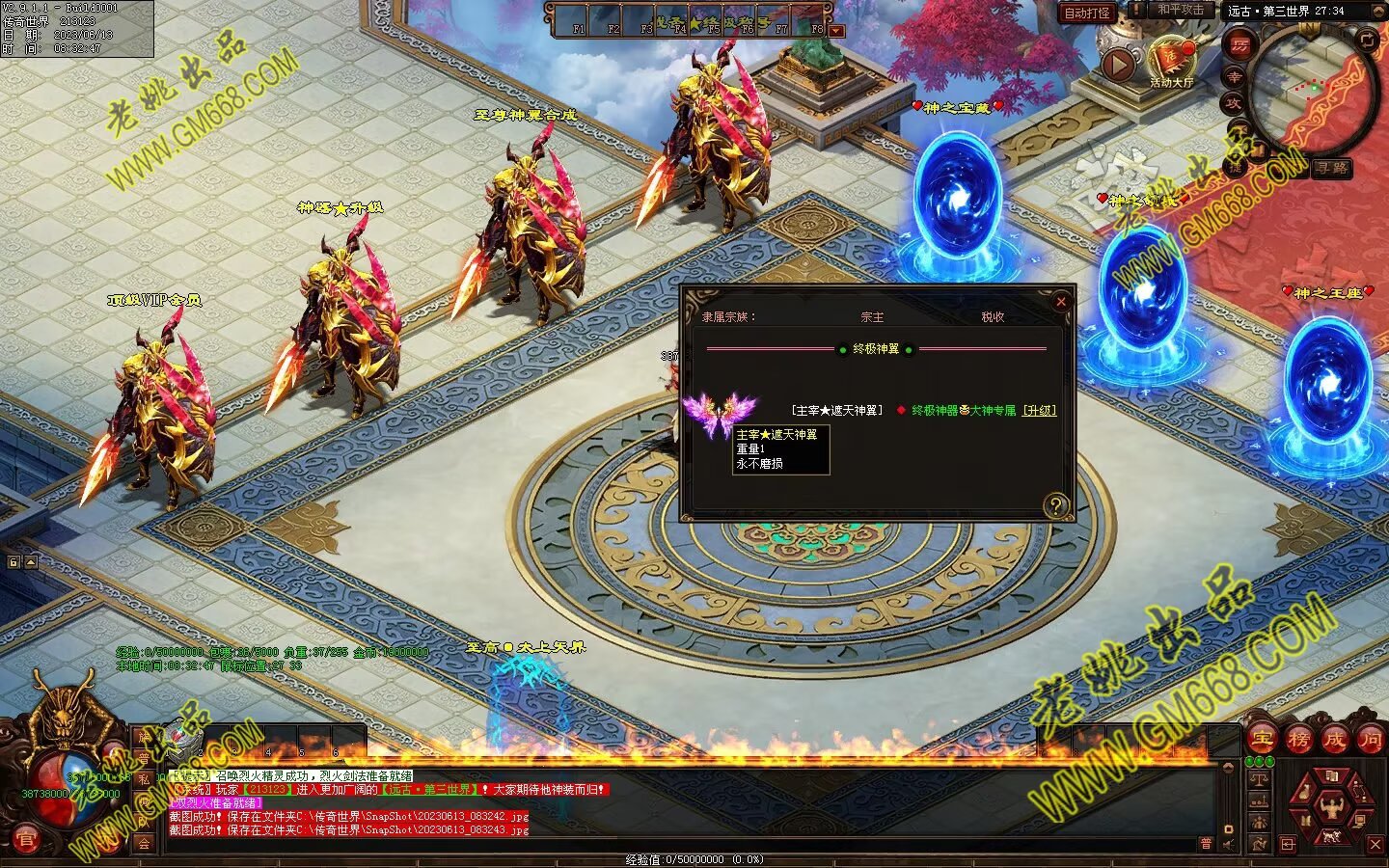
Task: Open the scales trade icon
Action: click(1258, 779)
